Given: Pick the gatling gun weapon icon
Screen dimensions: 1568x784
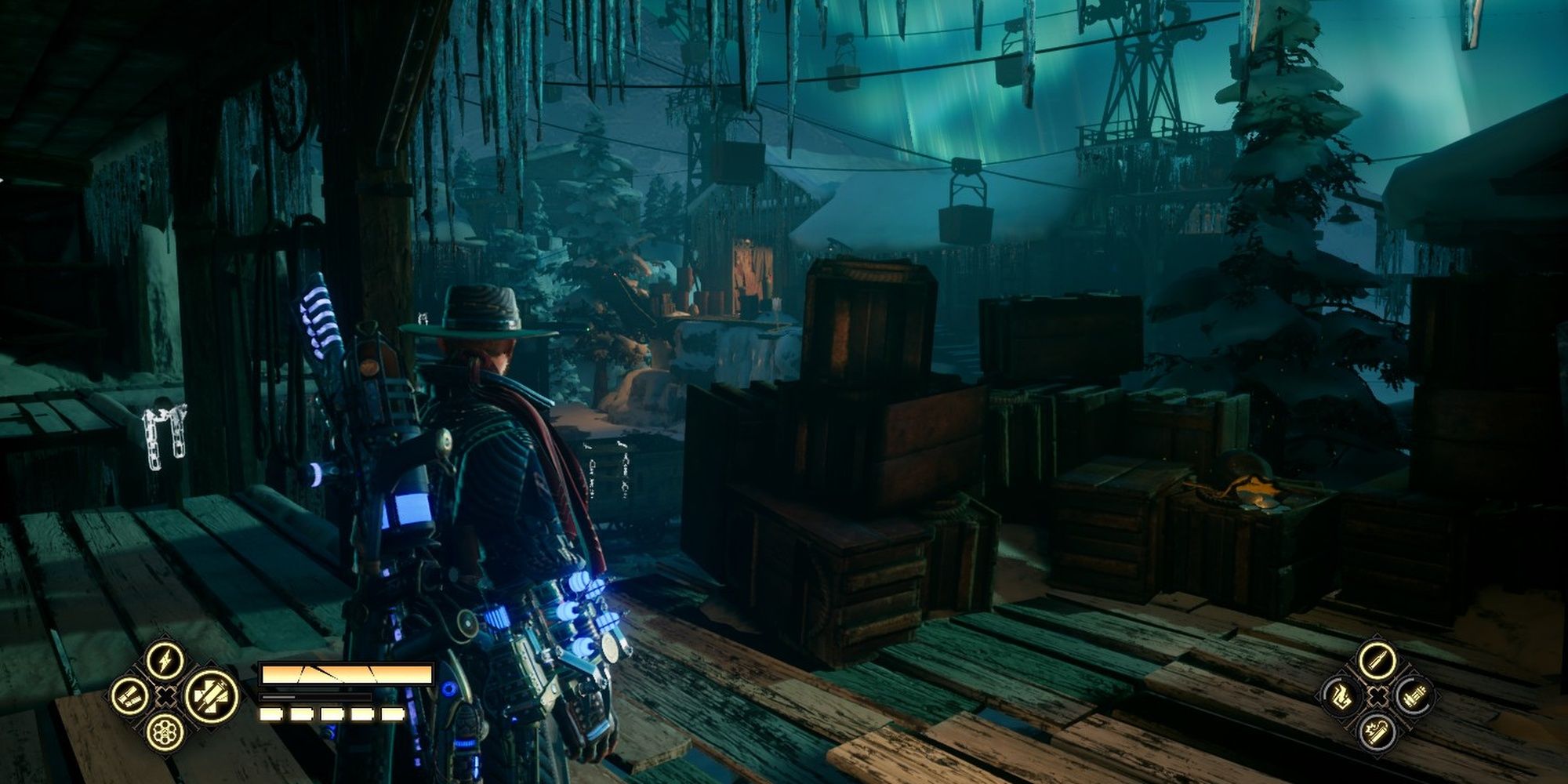Looking at the screenshot, I should tap(1414, 696).
